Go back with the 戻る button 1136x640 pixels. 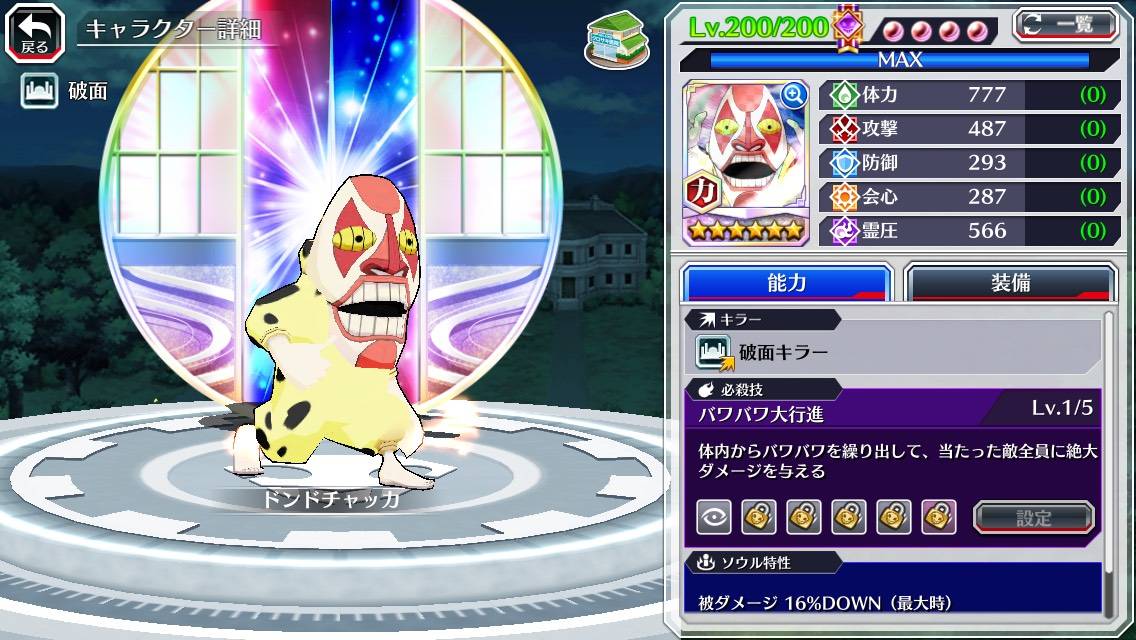[x=35, y=31]
